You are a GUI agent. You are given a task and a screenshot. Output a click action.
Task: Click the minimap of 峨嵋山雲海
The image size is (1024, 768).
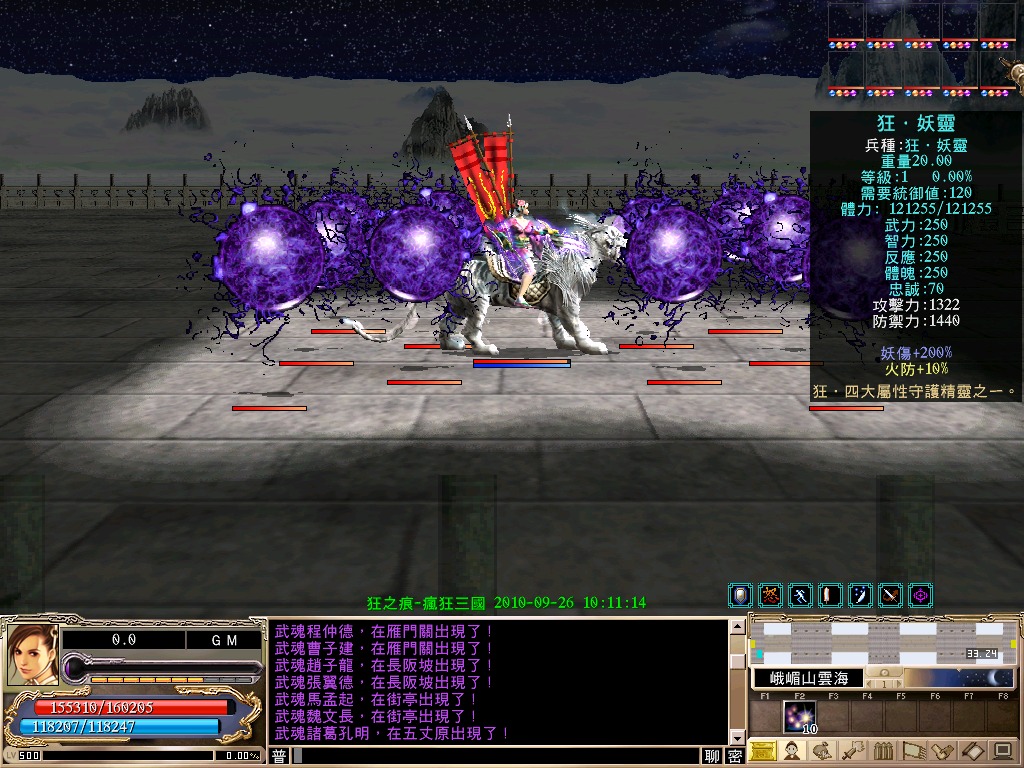coord(884,641)
